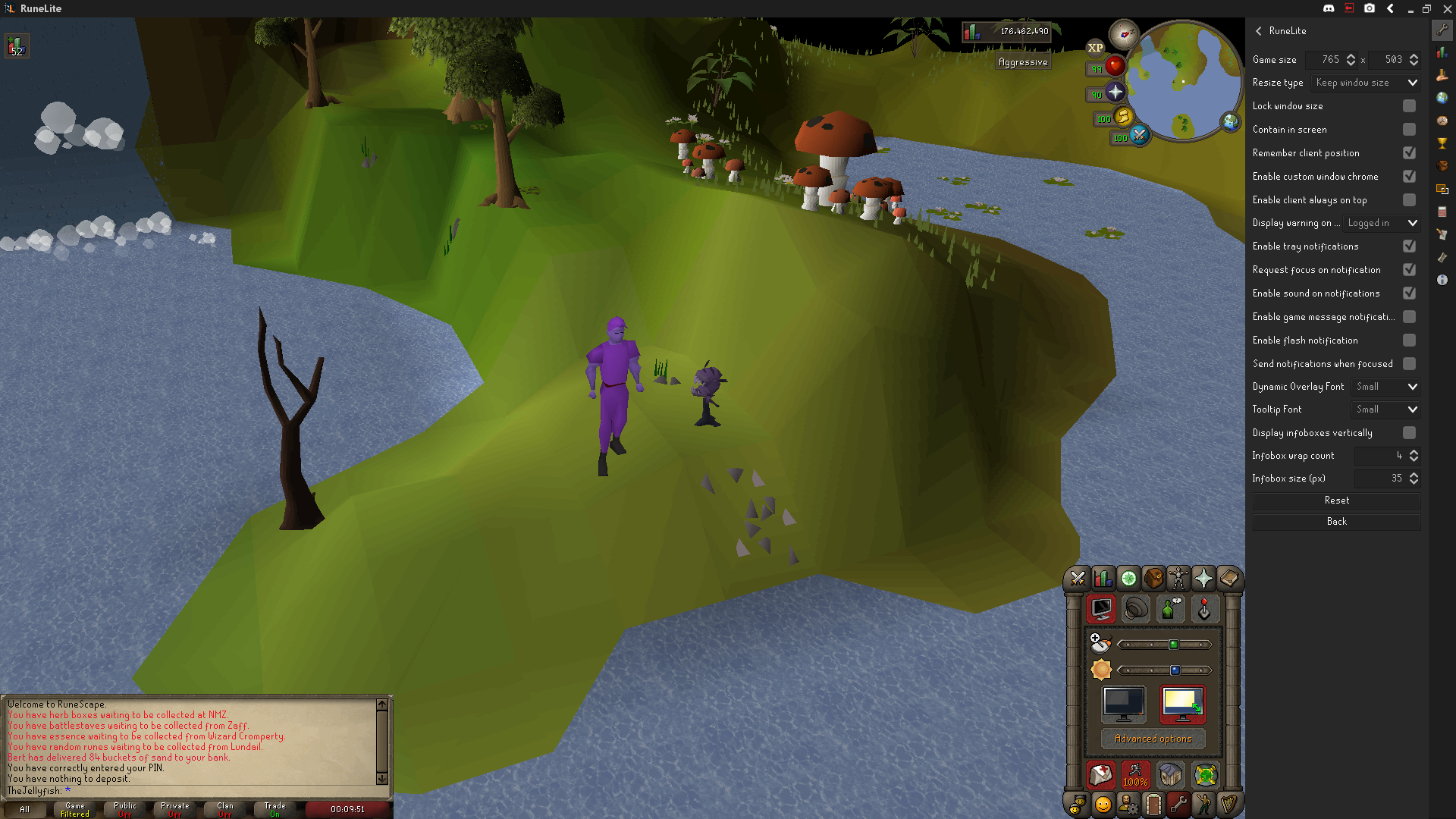Viewport: 1456px width, 819px height.
Task: Check Enable flash notification
Action: coord(1410,340)
